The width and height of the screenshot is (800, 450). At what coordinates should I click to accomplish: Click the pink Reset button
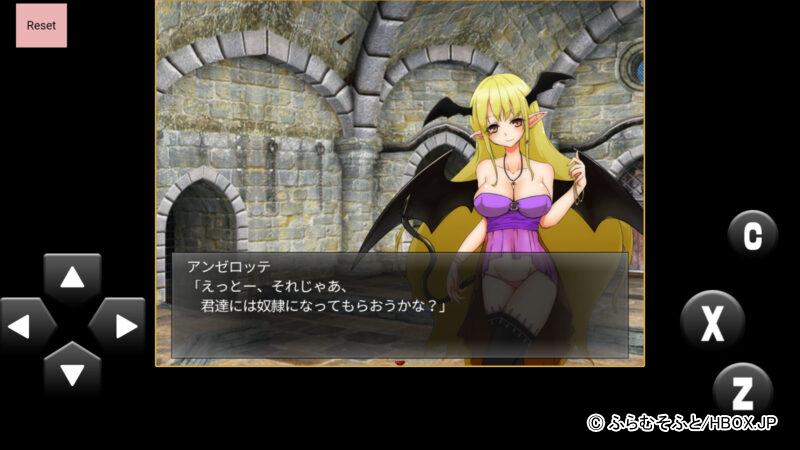point(41,24)
